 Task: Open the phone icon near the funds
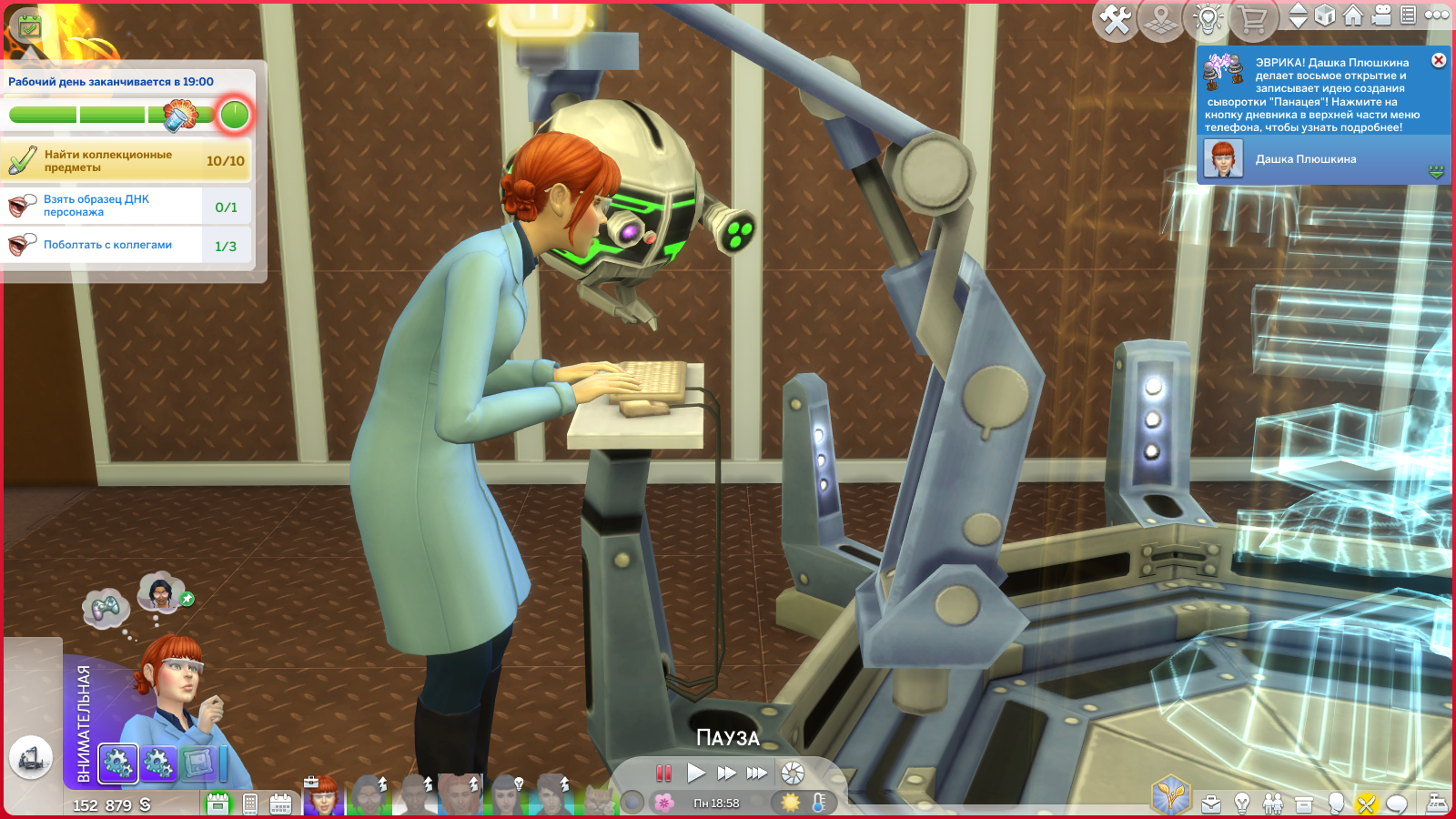[x=250, y=804]
